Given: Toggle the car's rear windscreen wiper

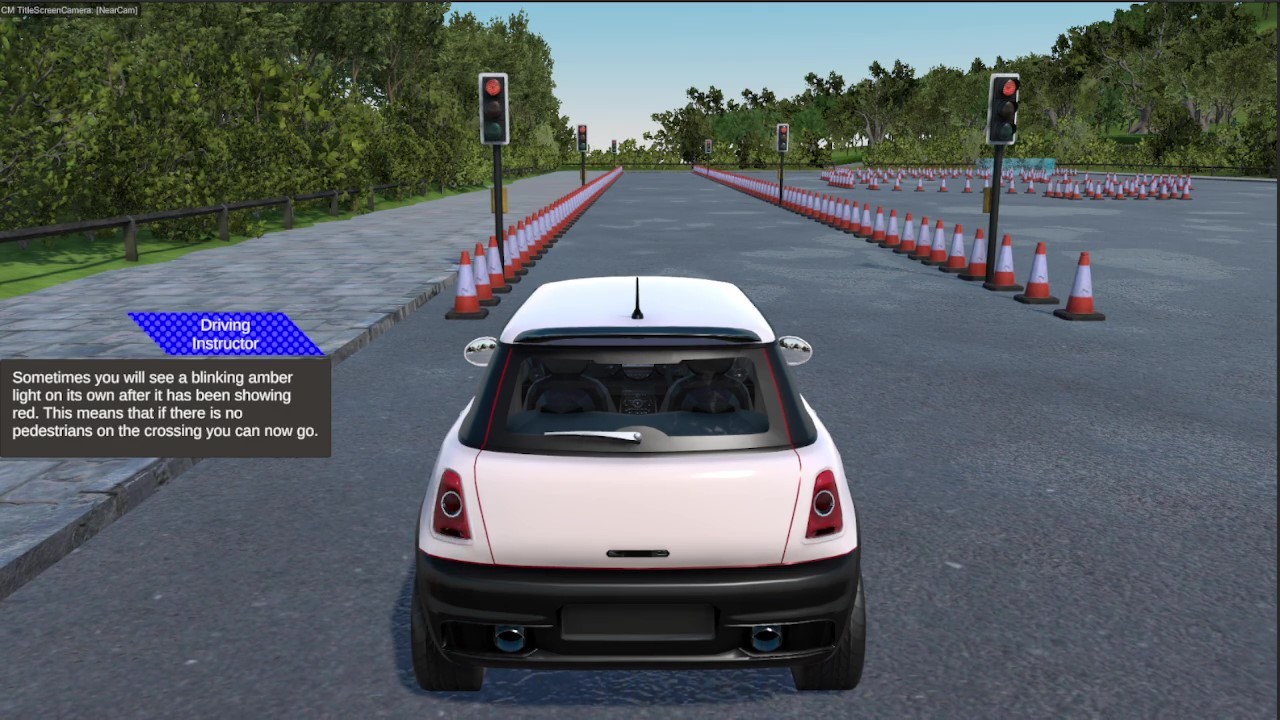Looking at the screenshot, I should [x=590, y=434].
